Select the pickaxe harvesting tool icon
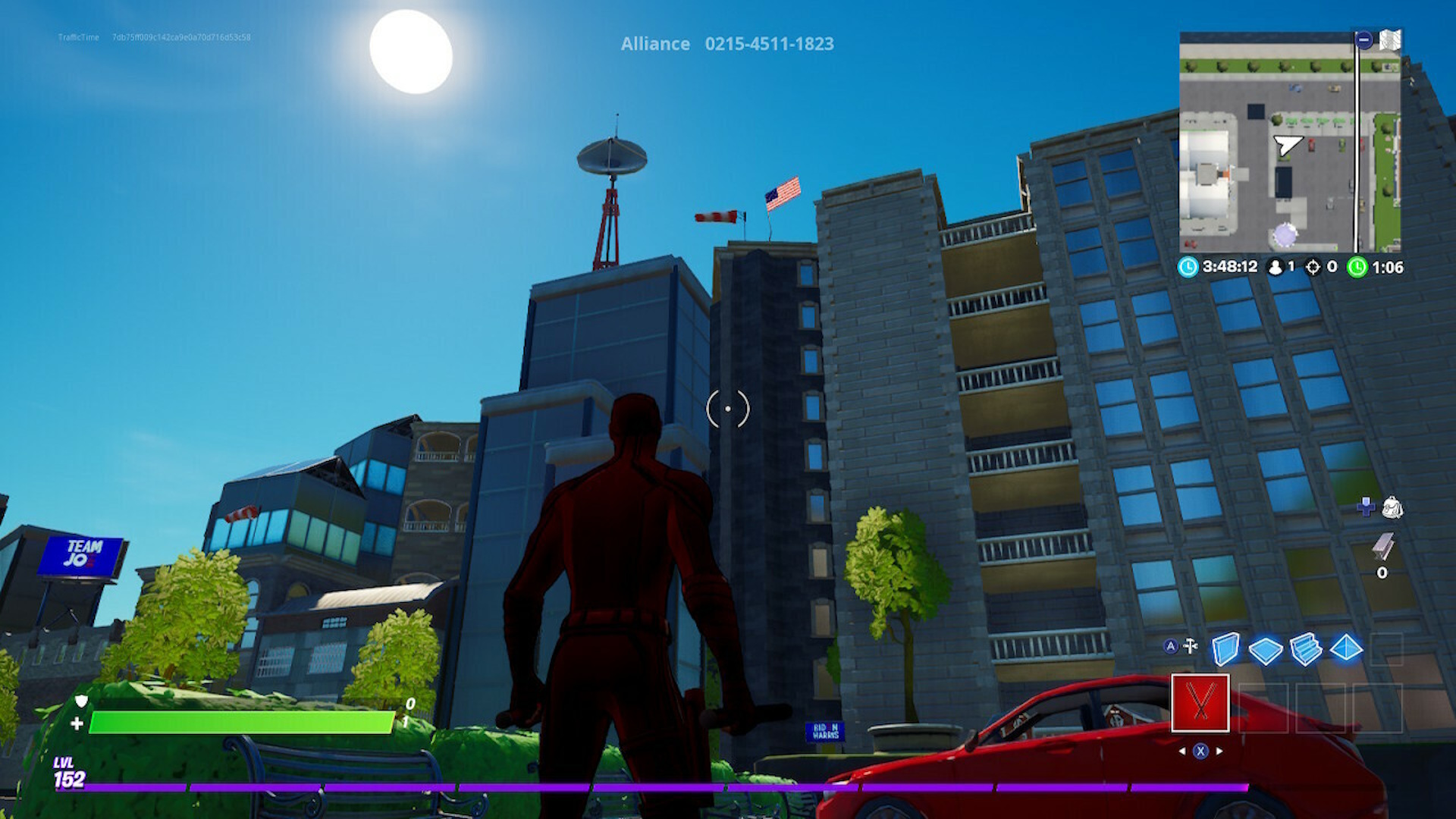 [x=1190, y=645]
